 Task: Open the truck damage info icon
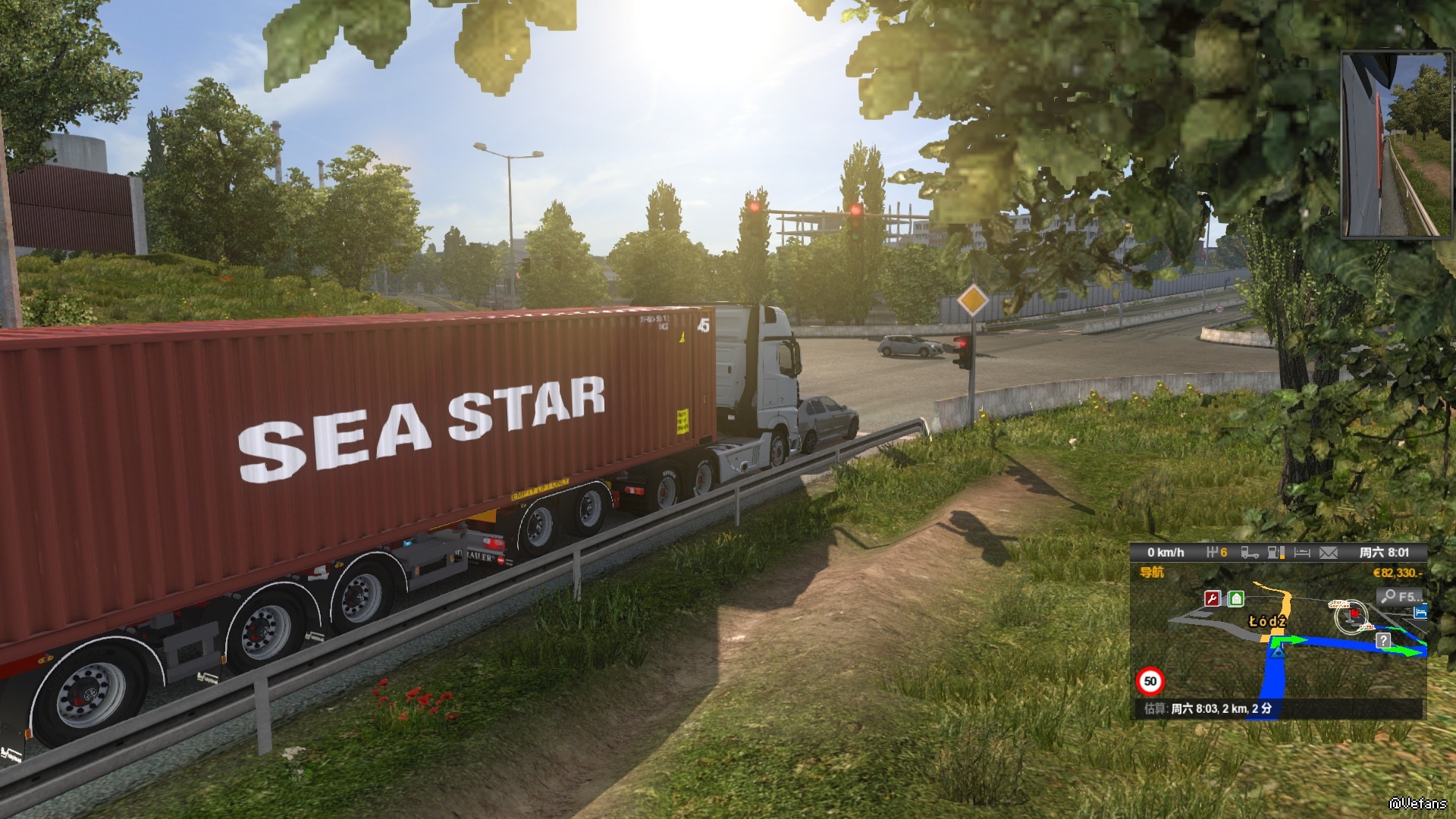(x=1250, y=553)
